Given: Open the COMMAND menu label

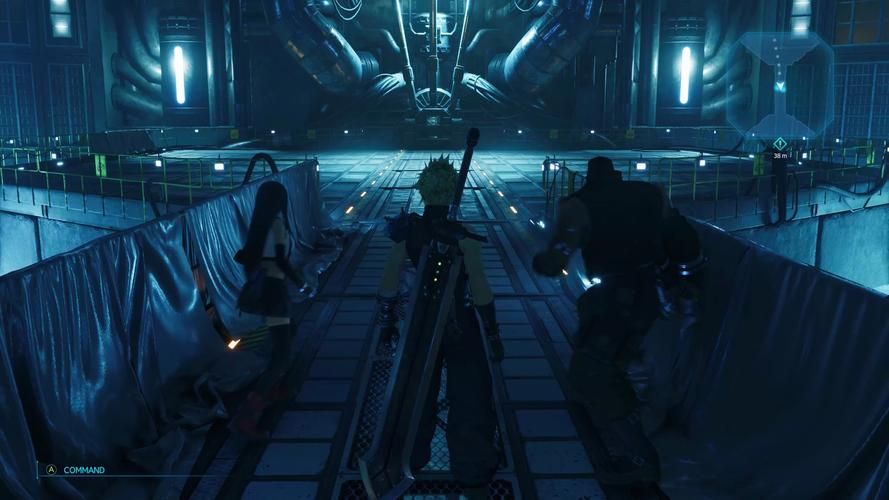Looking at the screenshot, I should 84,469.
